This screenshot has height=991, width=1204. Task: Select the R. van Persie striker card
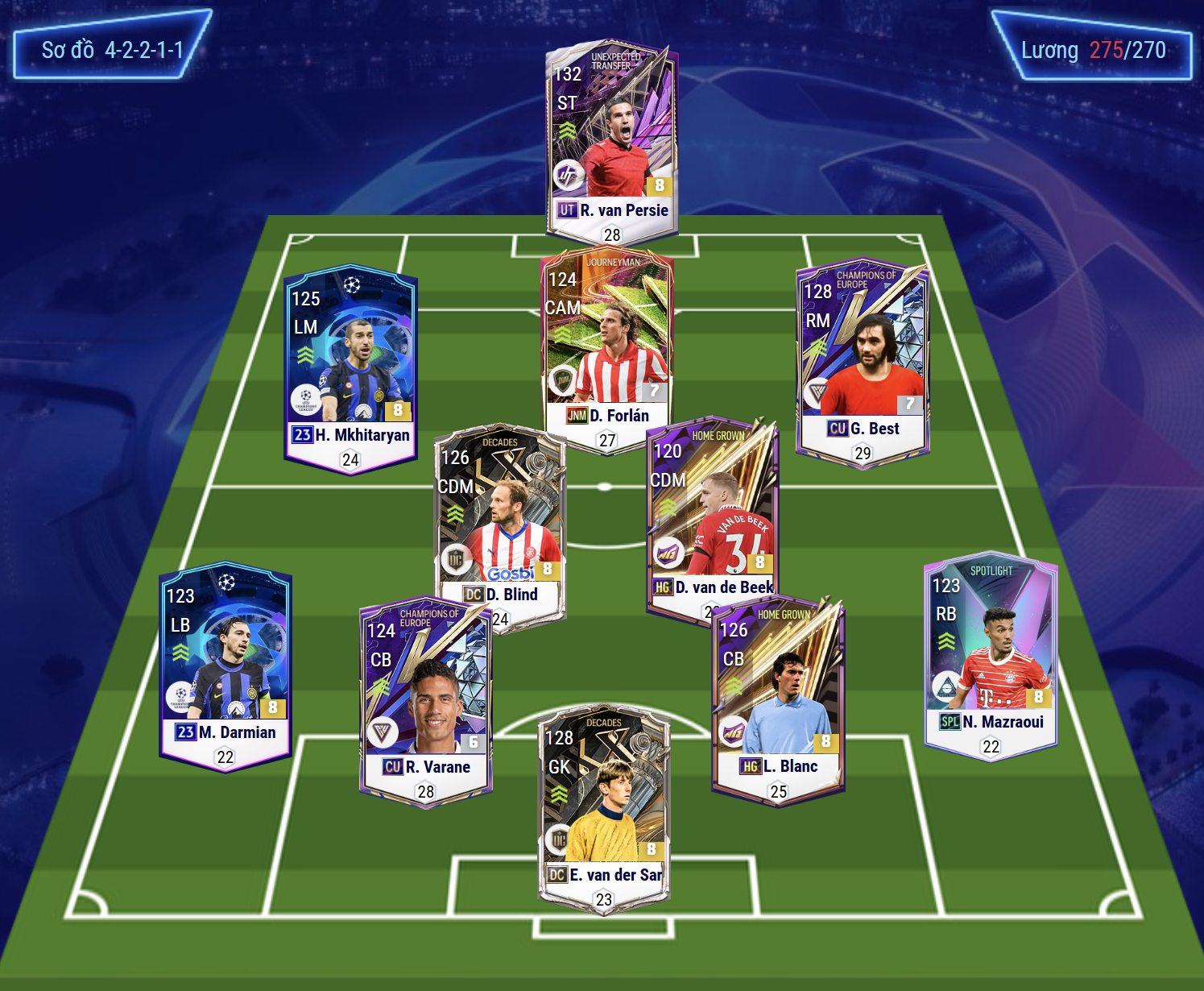tap(611, 141)
